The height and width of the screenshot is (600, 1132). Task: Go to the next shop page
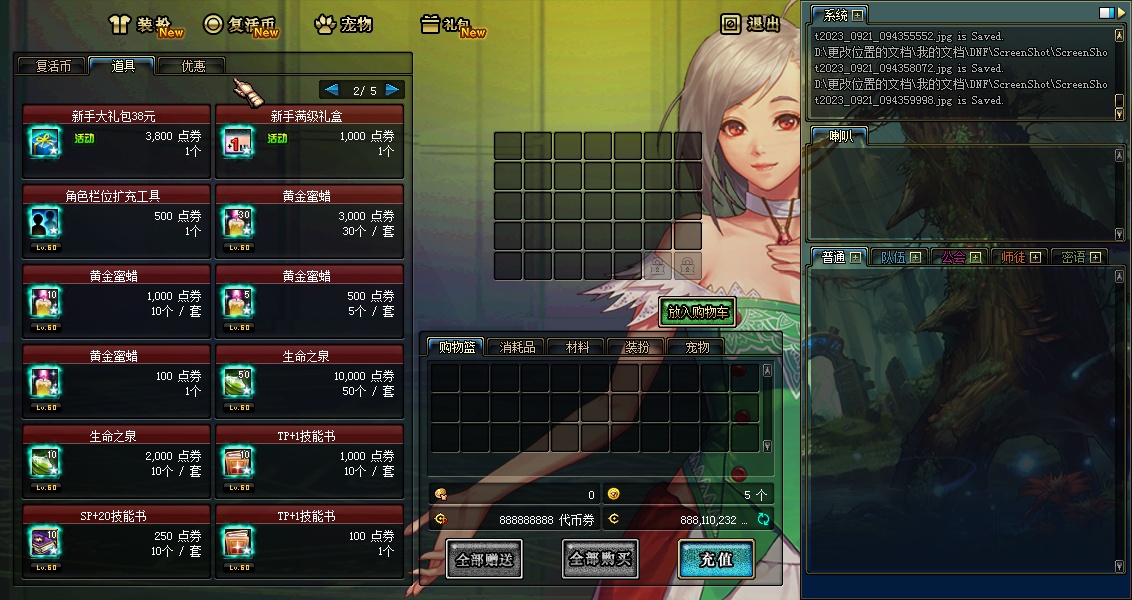pos(393,90)
